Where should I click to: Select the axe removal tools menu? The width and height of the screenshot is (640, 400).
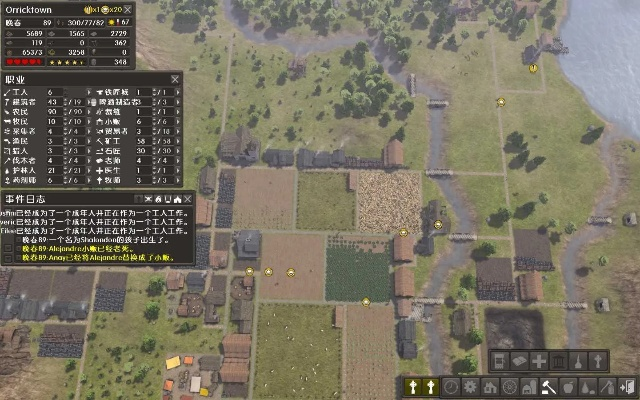606,386
